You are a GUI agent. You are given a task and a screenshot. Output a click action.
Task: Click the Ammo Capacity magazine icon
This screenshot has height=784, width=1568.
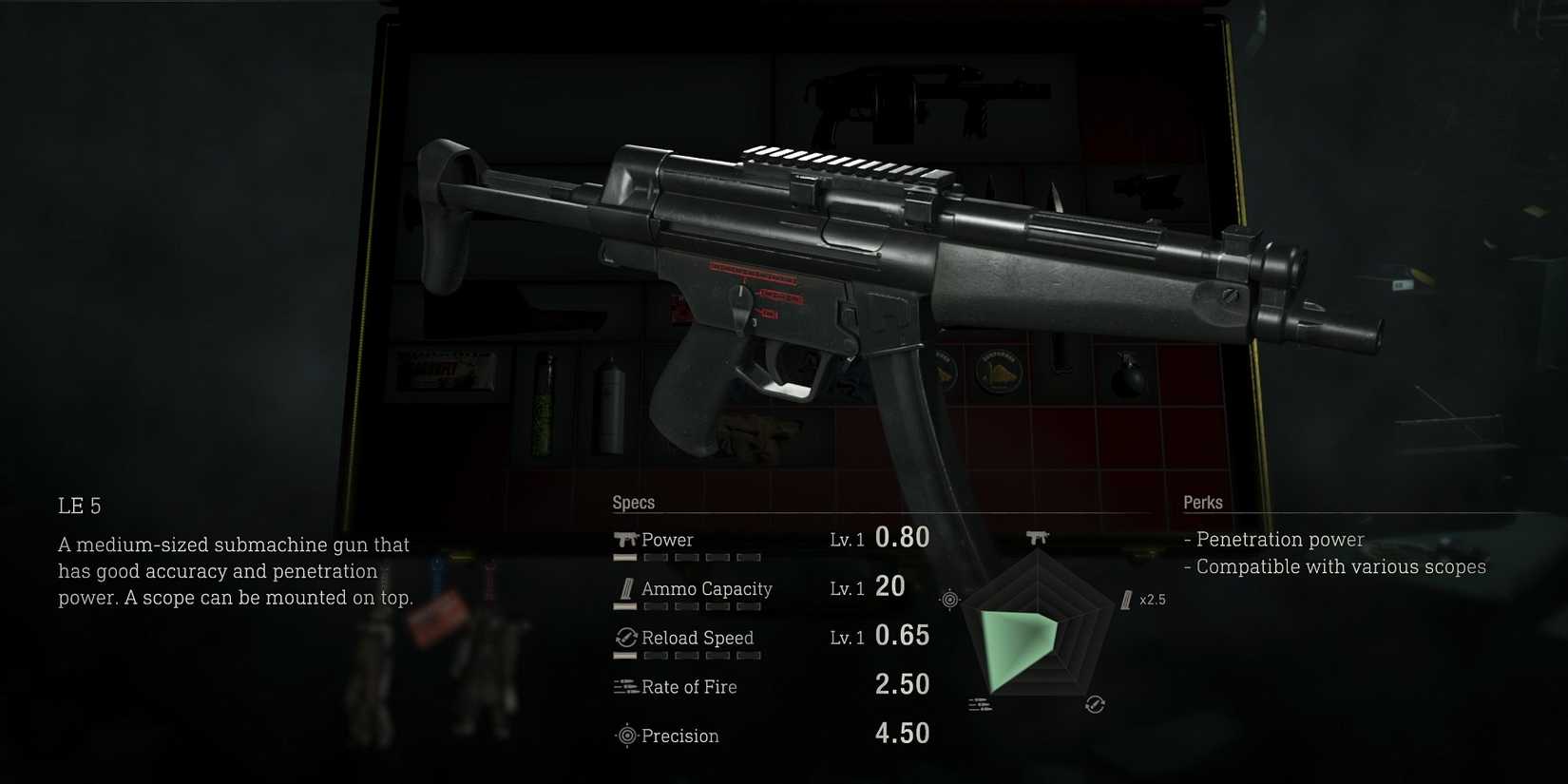coord(624,588)
